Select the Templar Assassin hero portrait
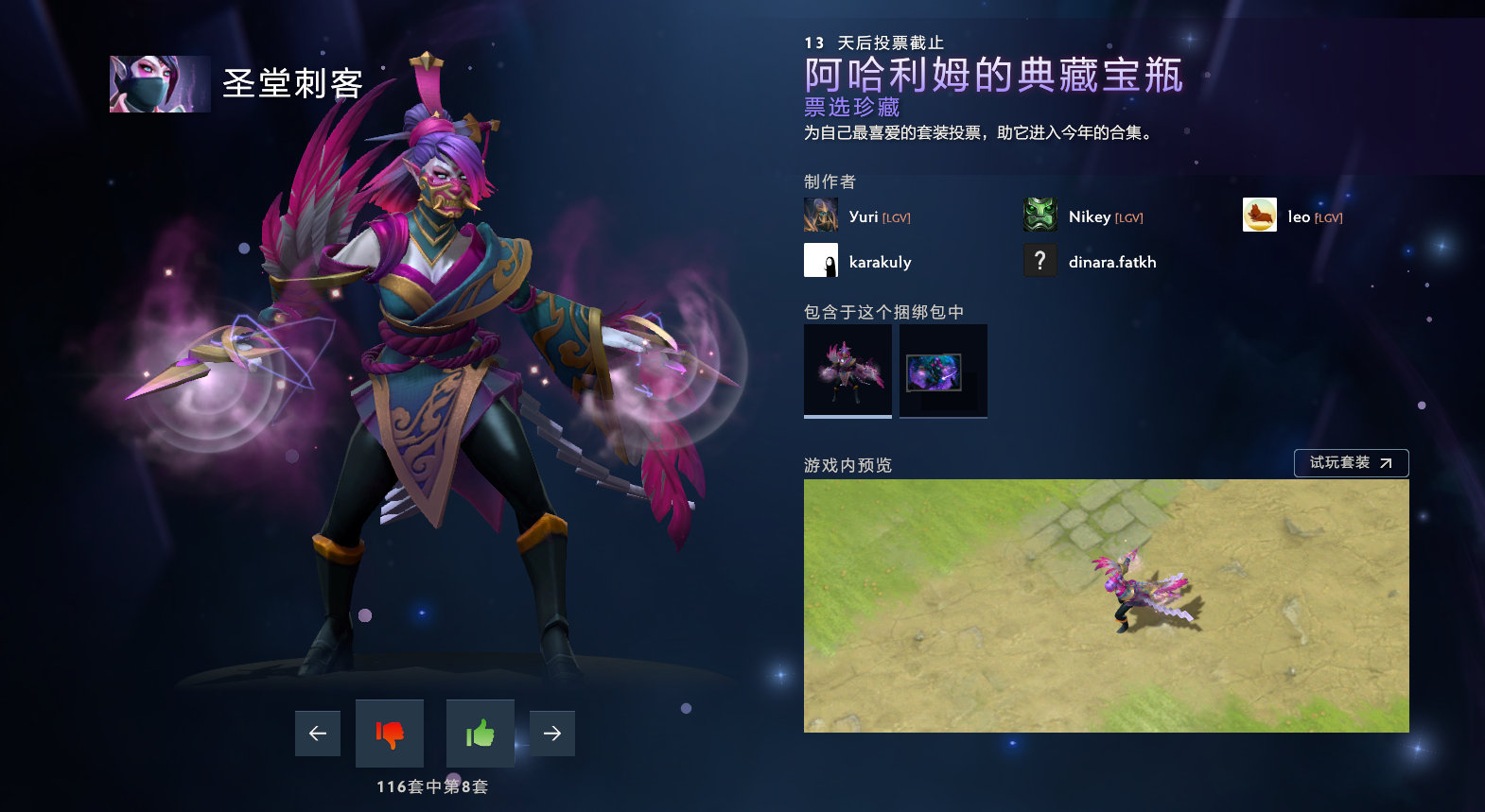This screenshot has height=812, width=1485. click(159, 83)
